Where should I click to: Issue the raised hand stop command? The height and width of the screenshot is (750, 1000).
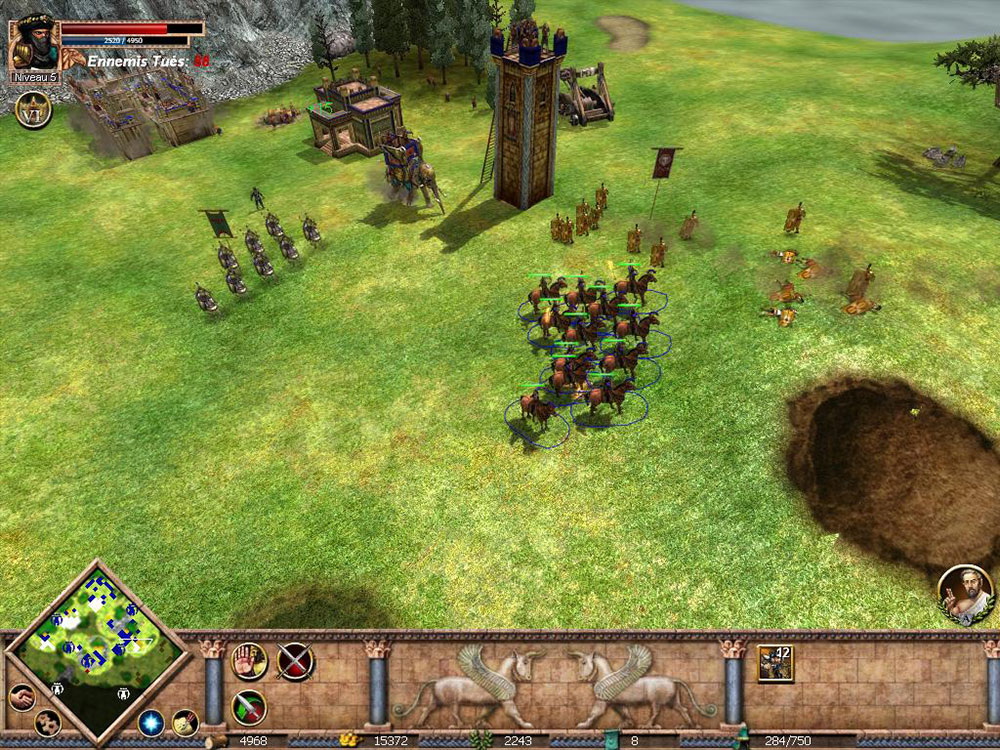249,661
